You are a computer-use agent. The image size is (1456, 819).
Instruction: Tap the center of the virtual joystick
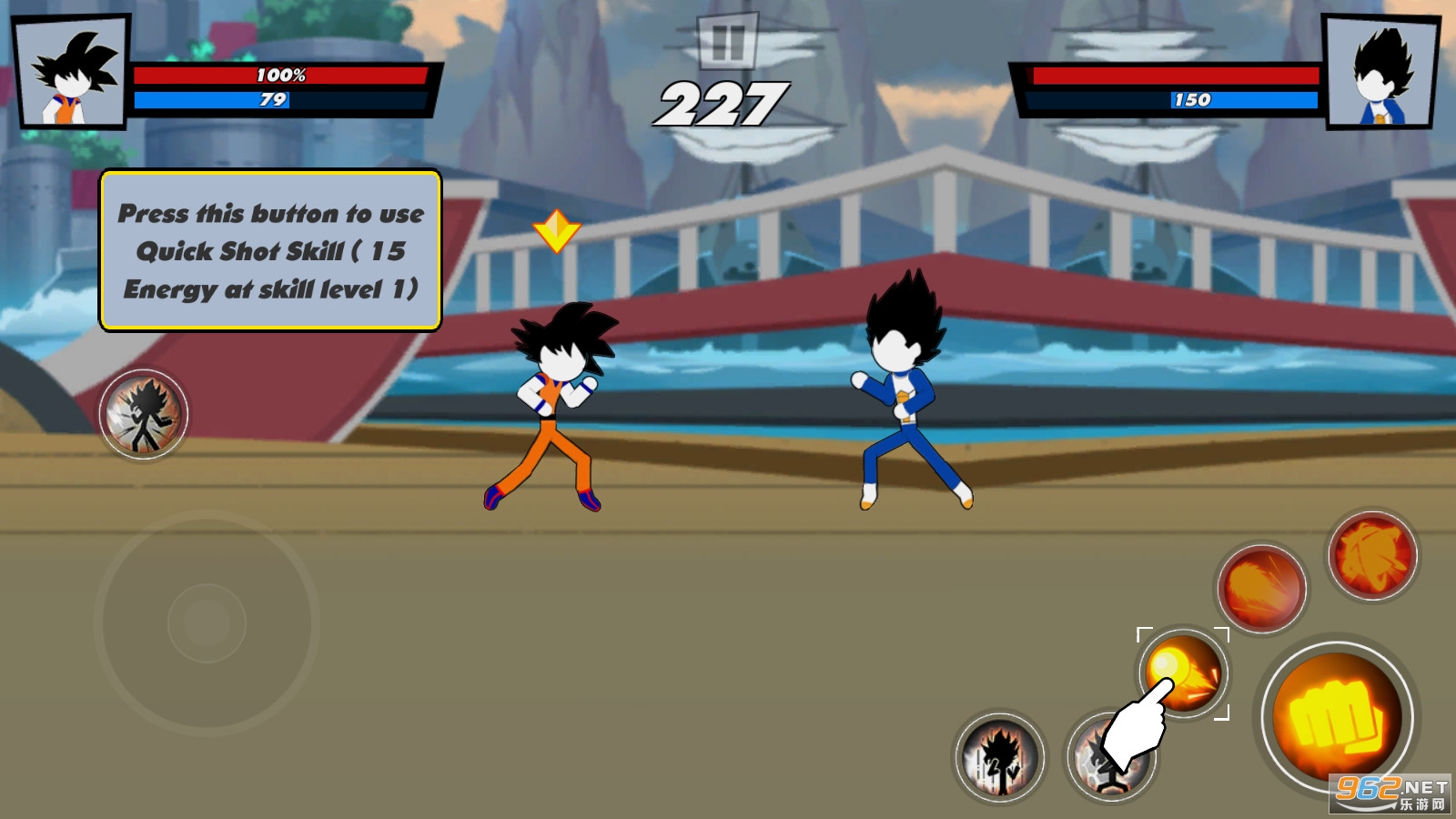click(207, 623)
